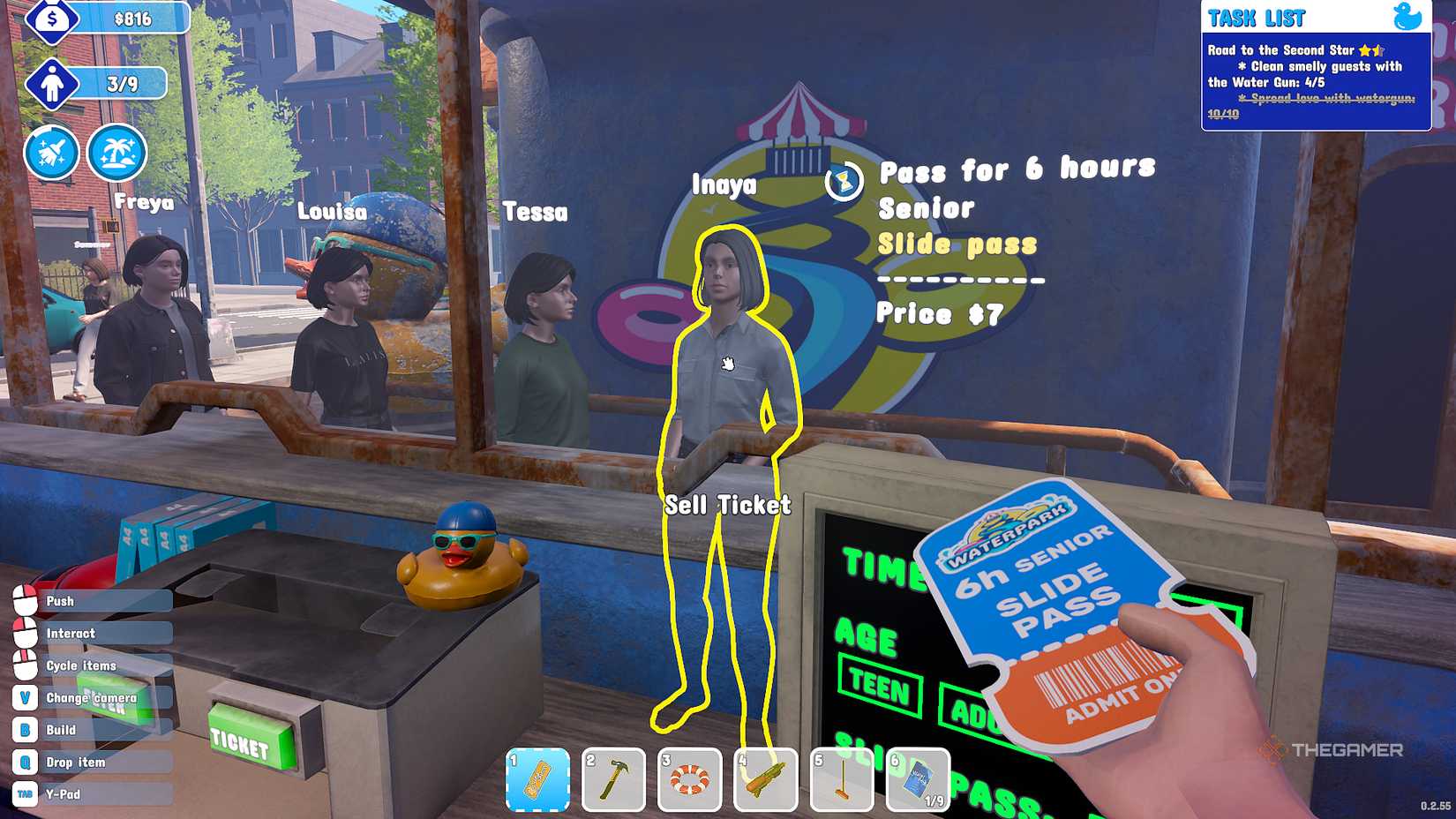Open the TASK LIST panel header
The width and height of the screenshot is (1456, 819).
(x=1259, y=17)
